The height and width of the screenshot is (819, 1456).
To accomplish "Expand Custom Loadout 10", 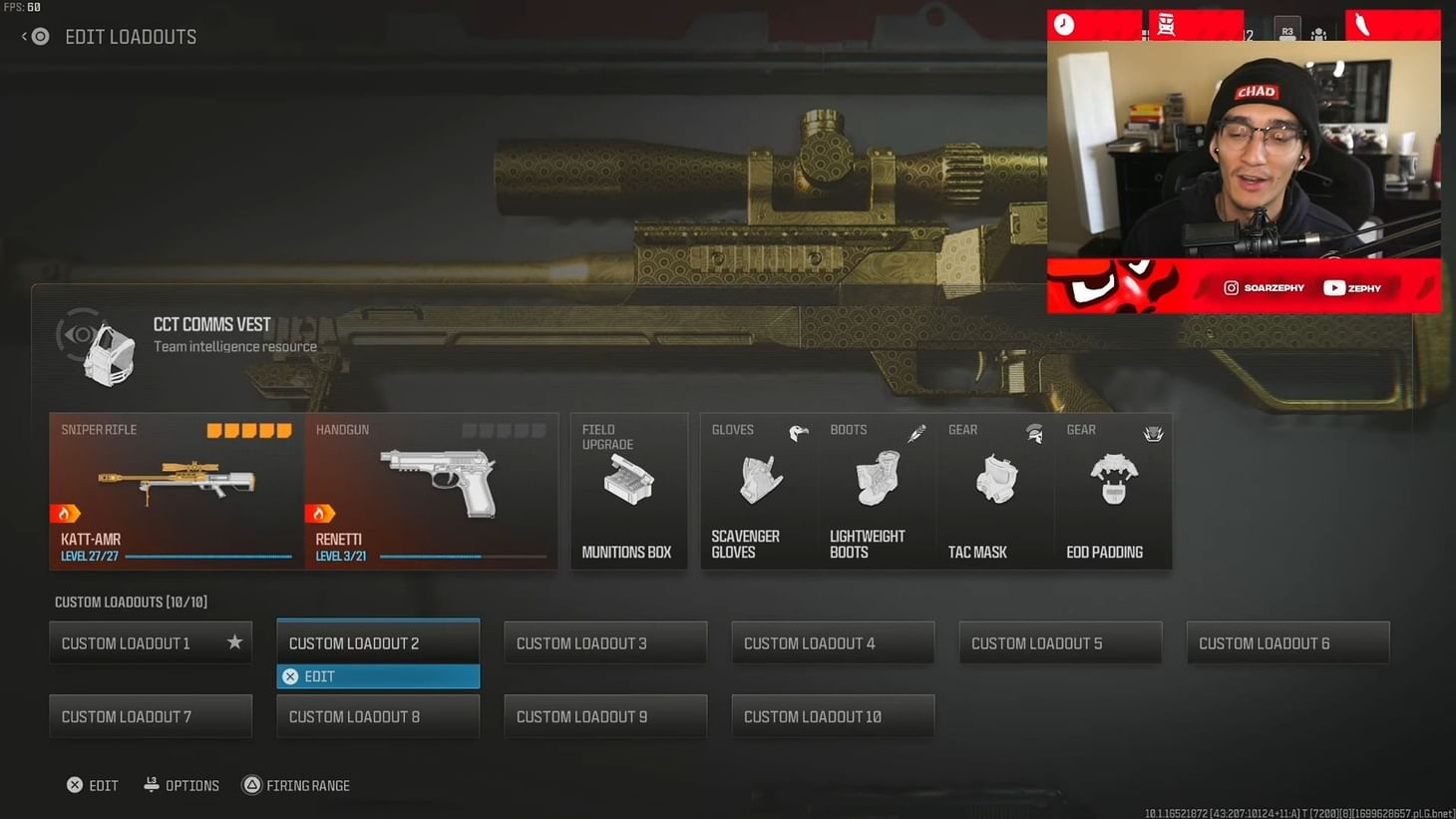I will point(833,716).
